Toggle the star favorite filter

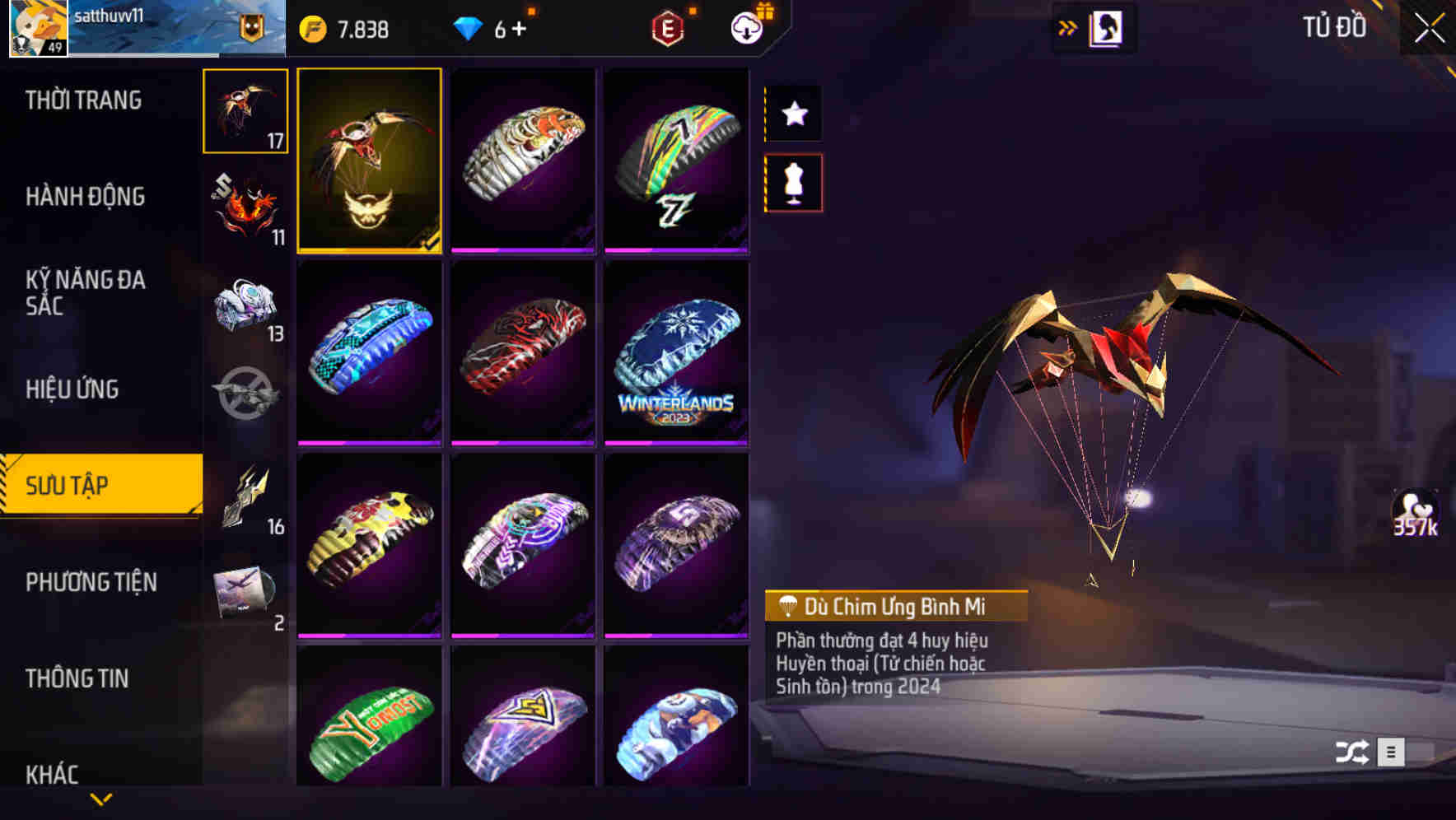tap(793, 114)
